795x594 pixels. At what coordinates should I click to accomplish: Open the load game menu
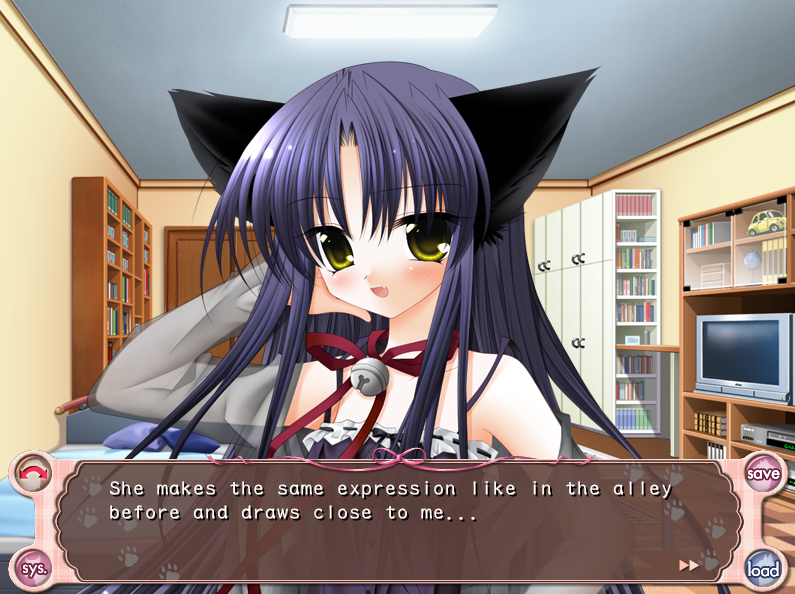click(763, 570)
